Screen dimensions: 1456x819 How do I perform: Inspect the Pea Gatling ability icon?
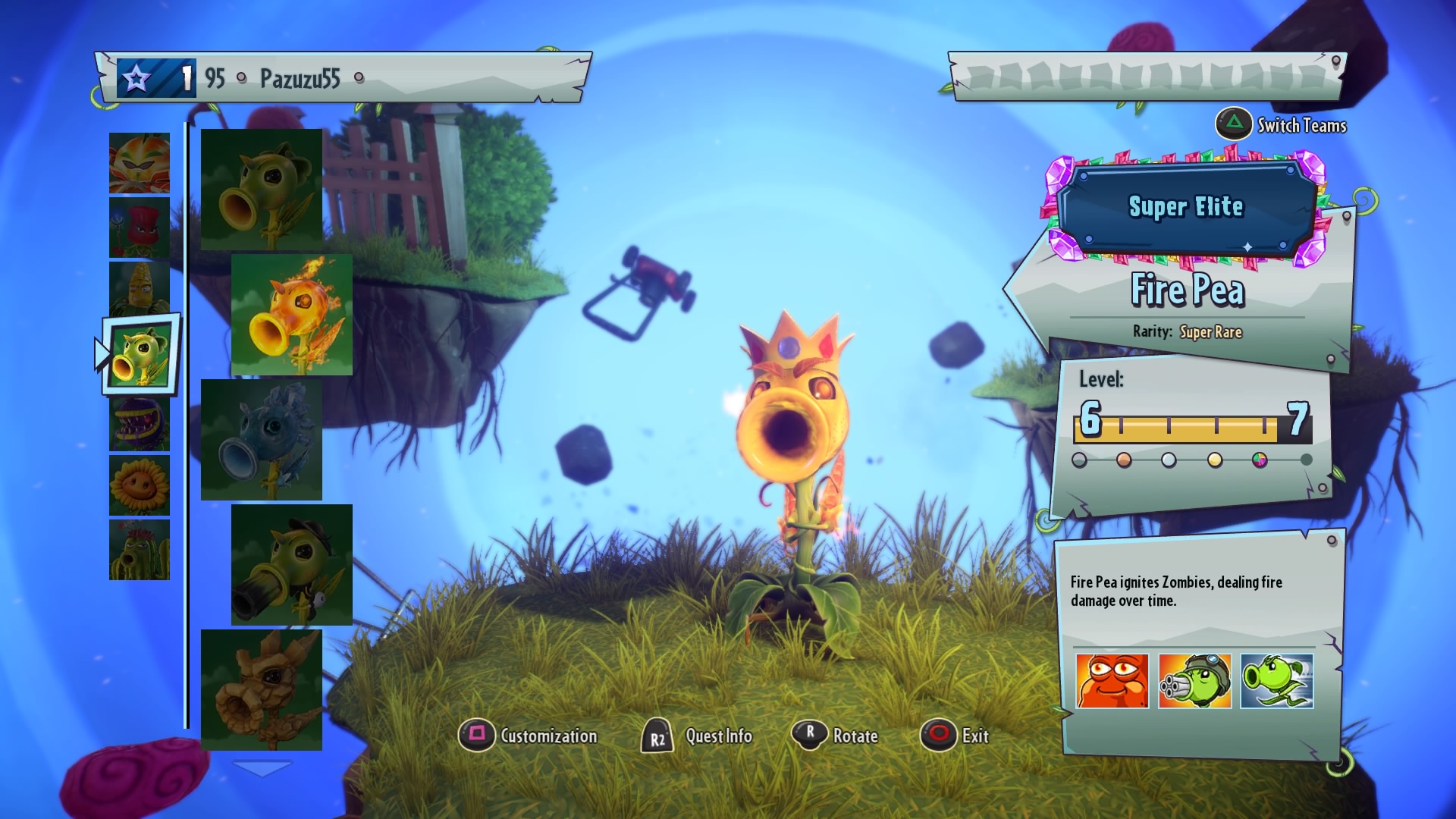[x=1195, y=681]
